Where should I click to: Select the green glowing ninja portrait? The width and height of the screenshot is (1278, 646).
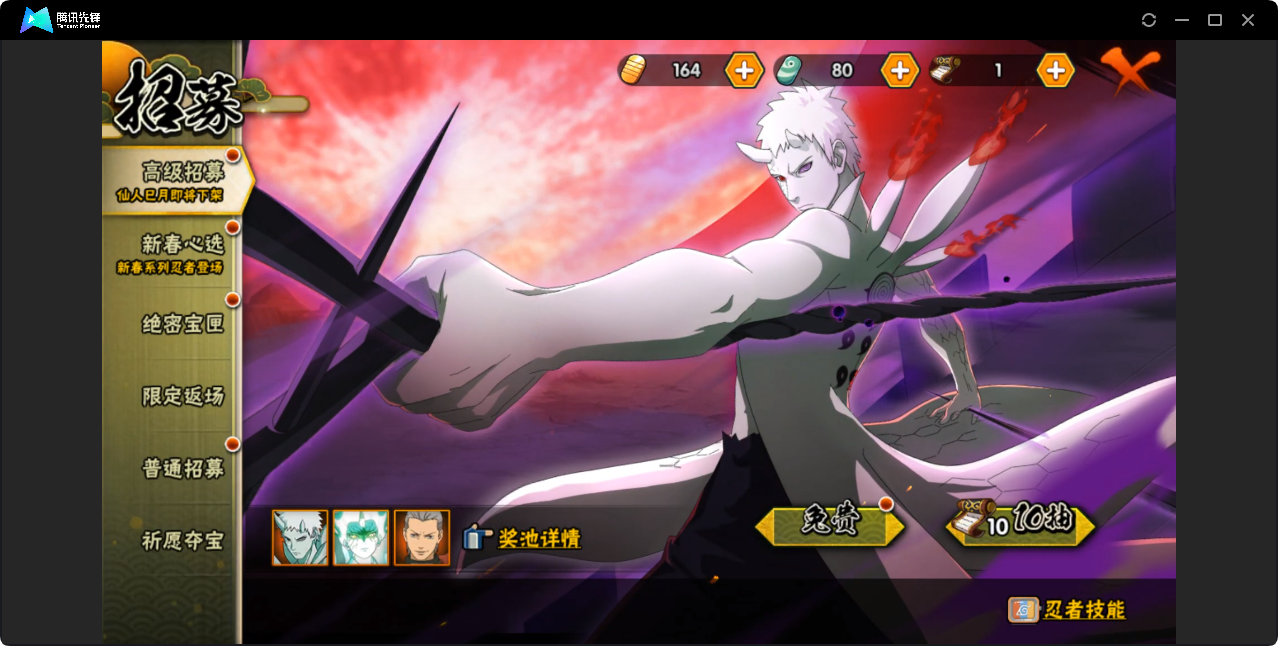pyautogui.click(x=360, y=538)
